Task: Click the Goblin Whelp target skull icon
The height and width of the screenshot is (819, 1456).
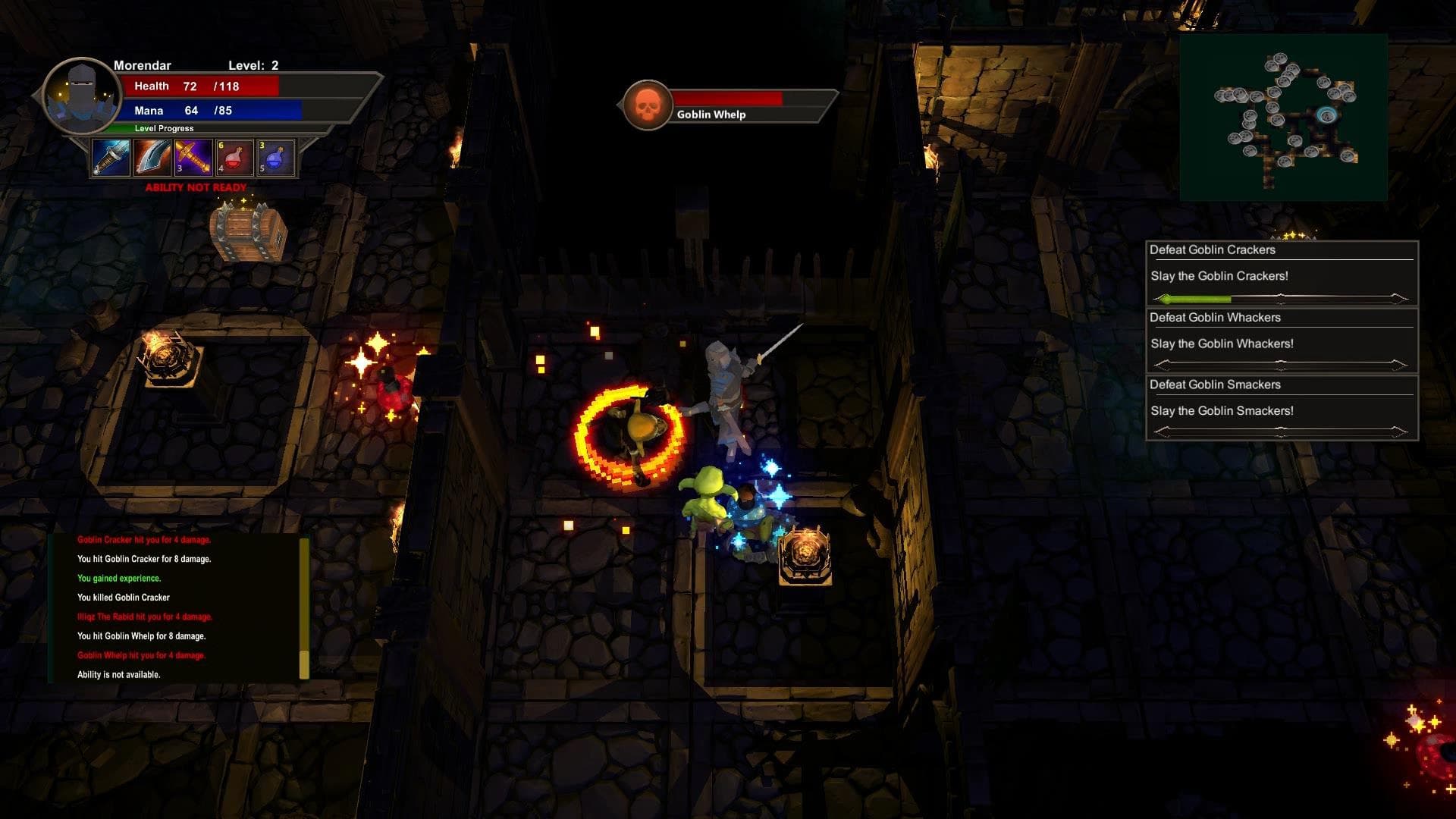Action: 647,105
